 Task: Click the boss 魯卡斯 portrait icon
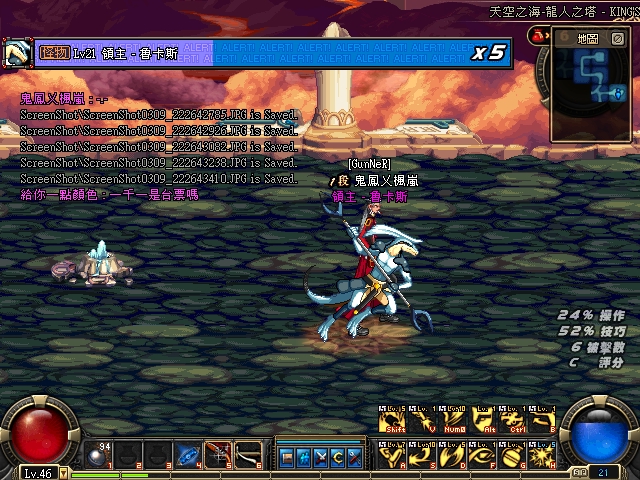pos(16,52)
